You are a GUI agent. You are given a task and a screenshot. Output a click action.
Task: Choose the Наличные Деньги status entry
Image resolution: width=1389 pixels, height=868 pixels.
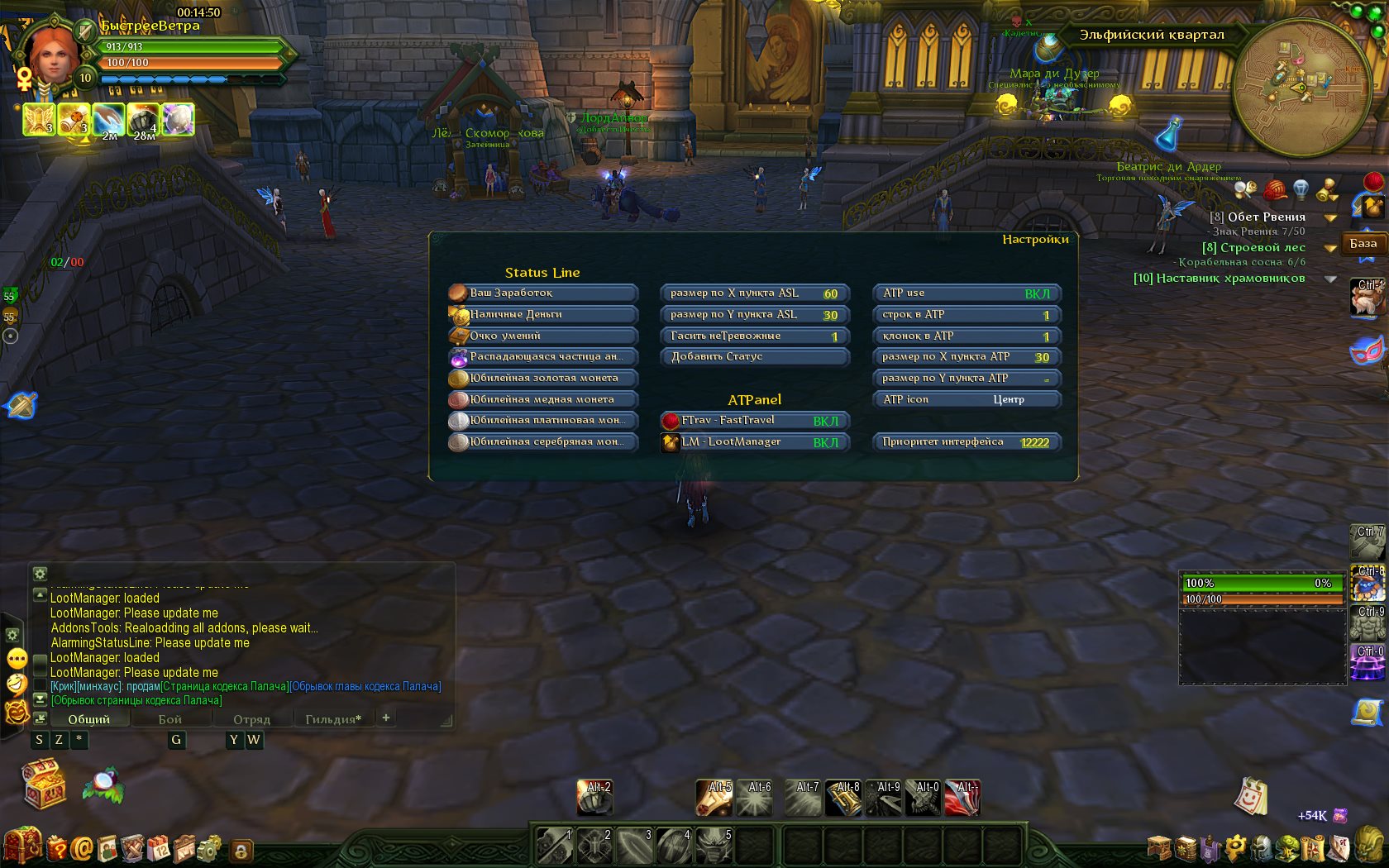[542, 315]
